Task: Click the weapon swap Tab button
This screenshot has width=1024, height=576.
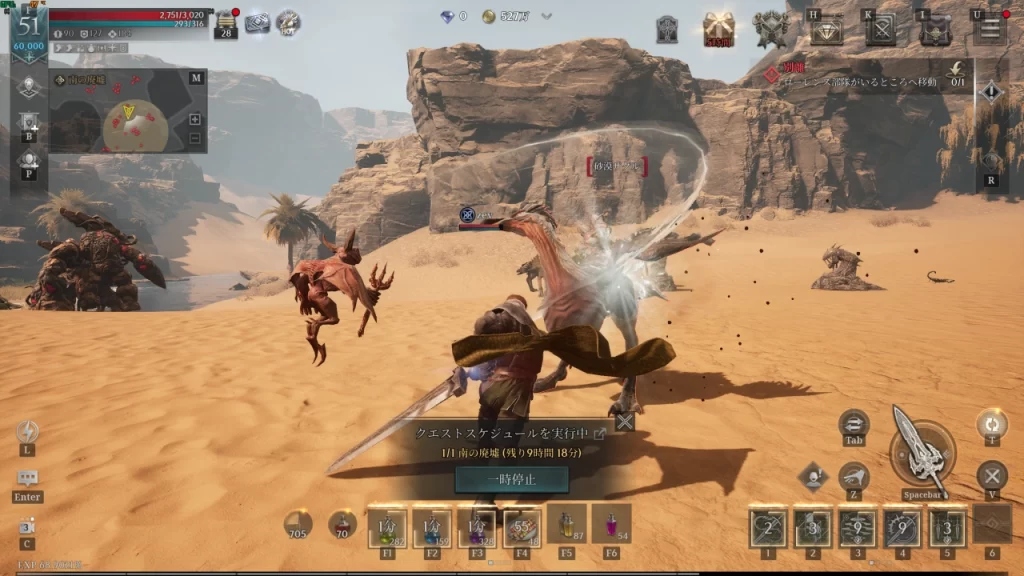Action: point(854,423)
